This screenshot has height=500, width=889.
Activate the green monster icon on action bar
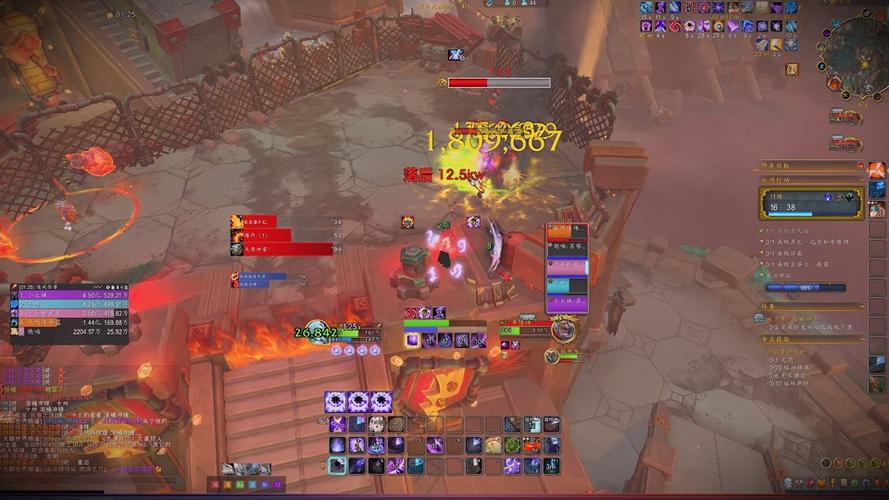pos(513,445)
